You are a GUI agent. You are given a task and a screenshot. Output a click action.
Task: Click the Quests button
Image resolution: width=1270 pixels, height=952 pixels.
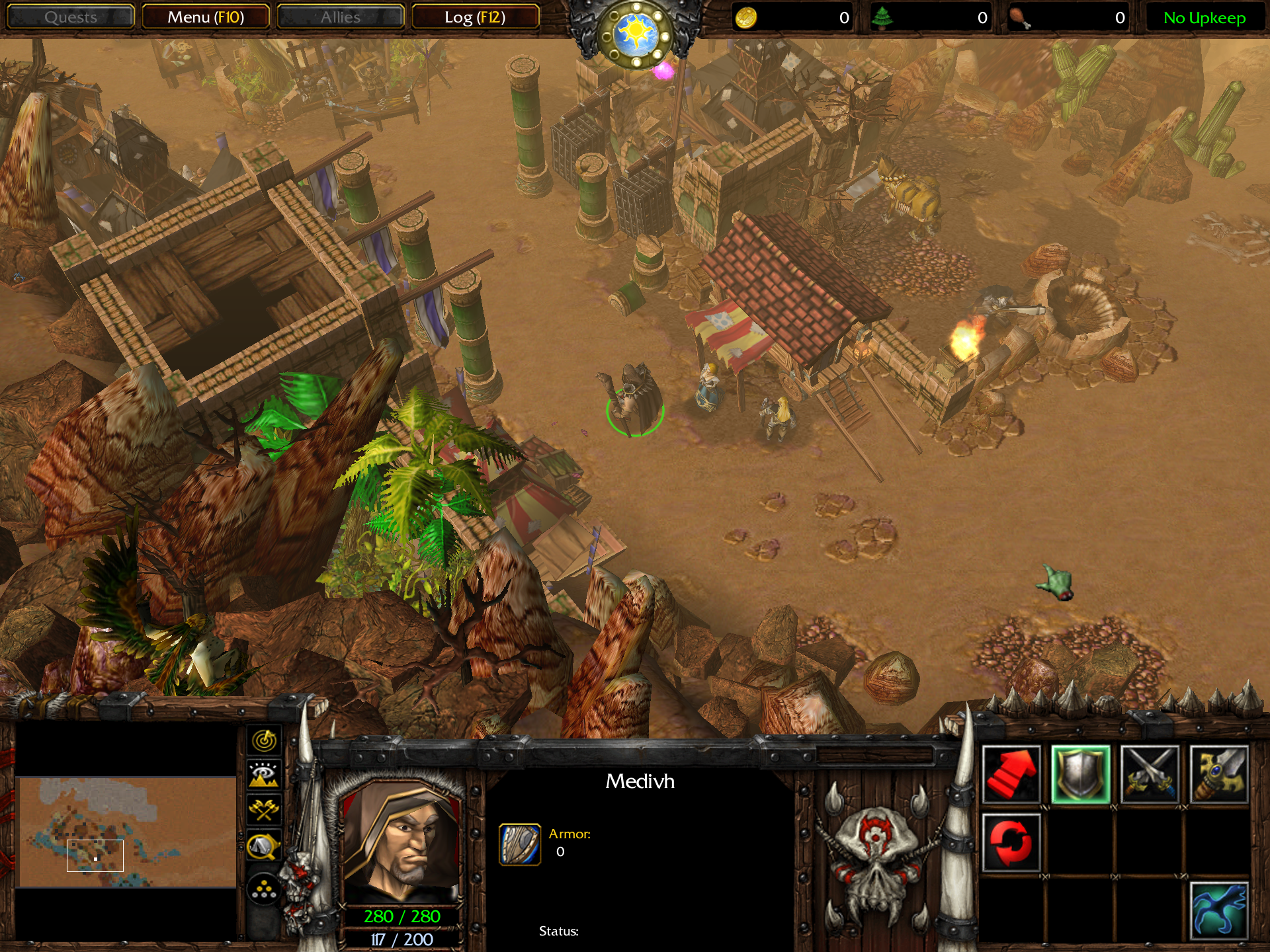pyautogui.click(x=70, y=17)
